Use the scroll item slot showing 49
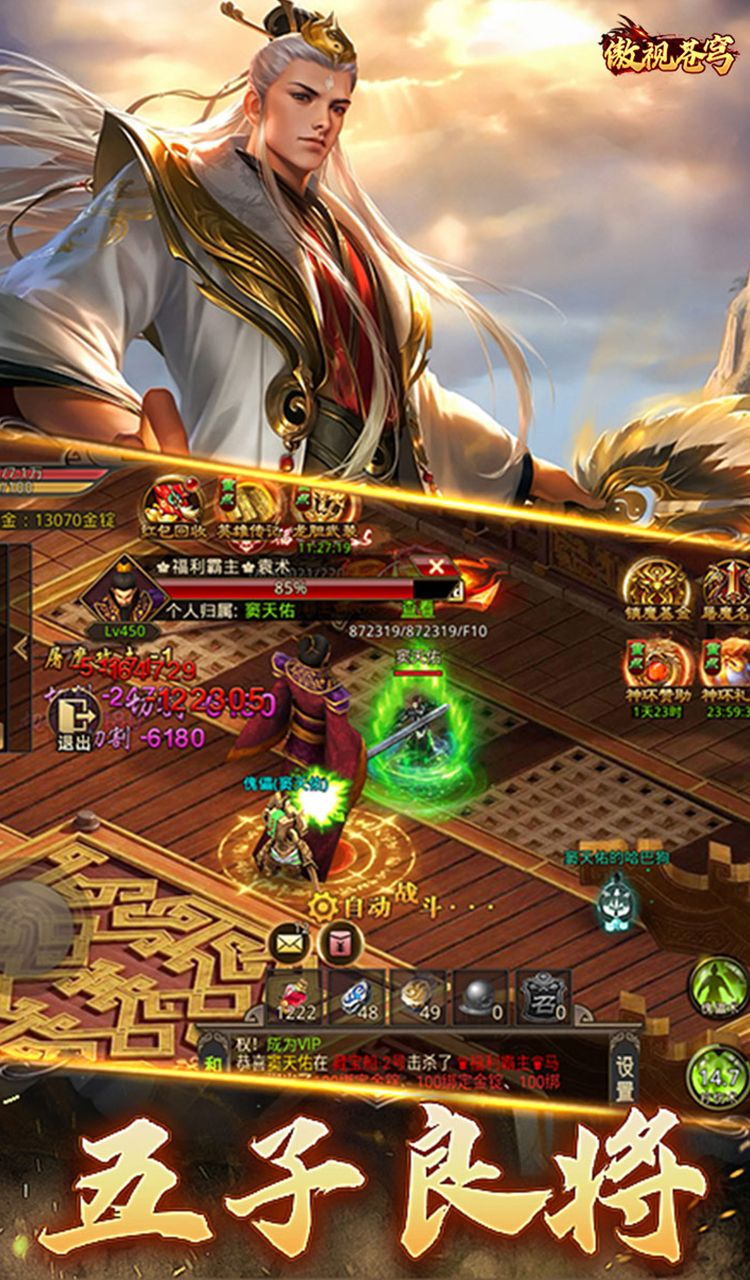 [420, 997]
